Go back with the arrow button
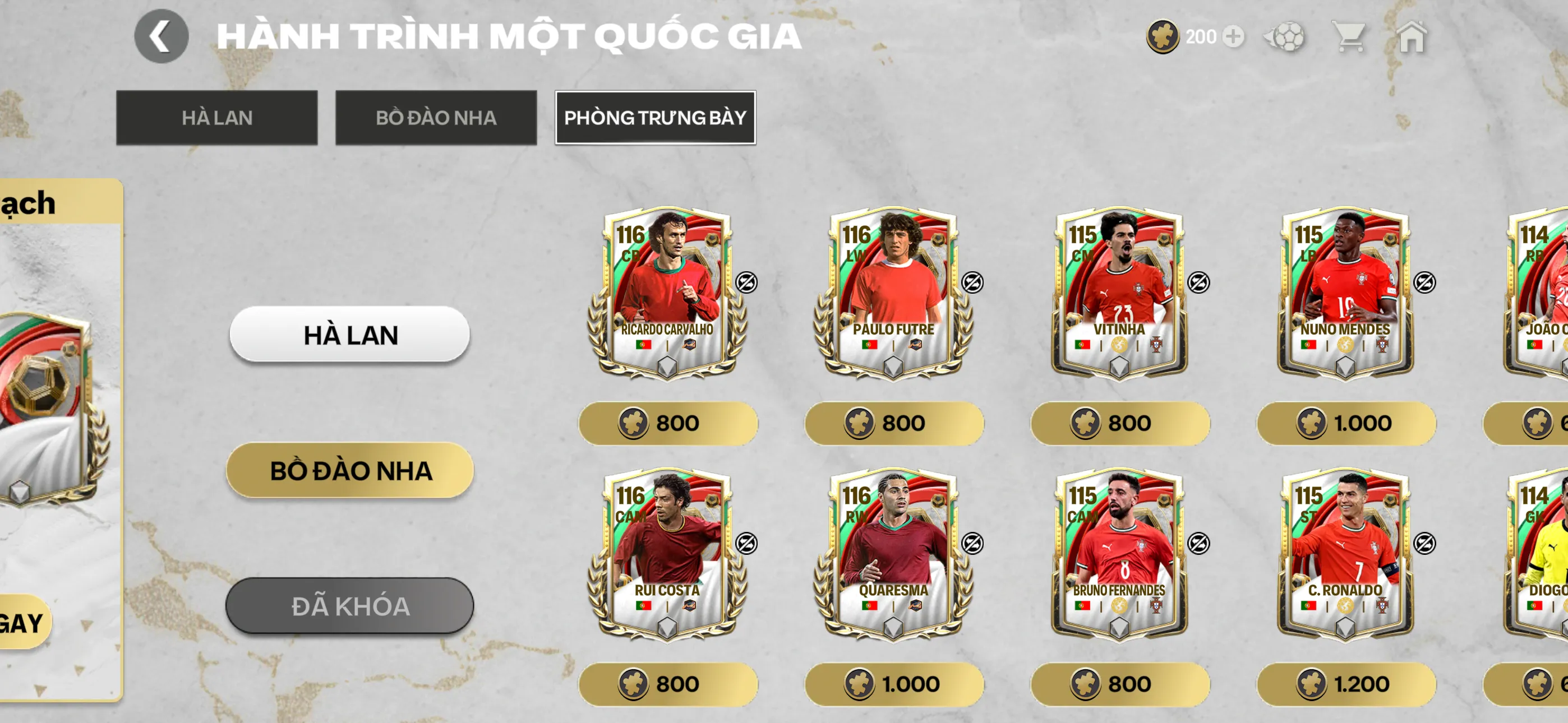Image resolution: width=1568 pixels, height=723 pixels. (x=161, y=36)
